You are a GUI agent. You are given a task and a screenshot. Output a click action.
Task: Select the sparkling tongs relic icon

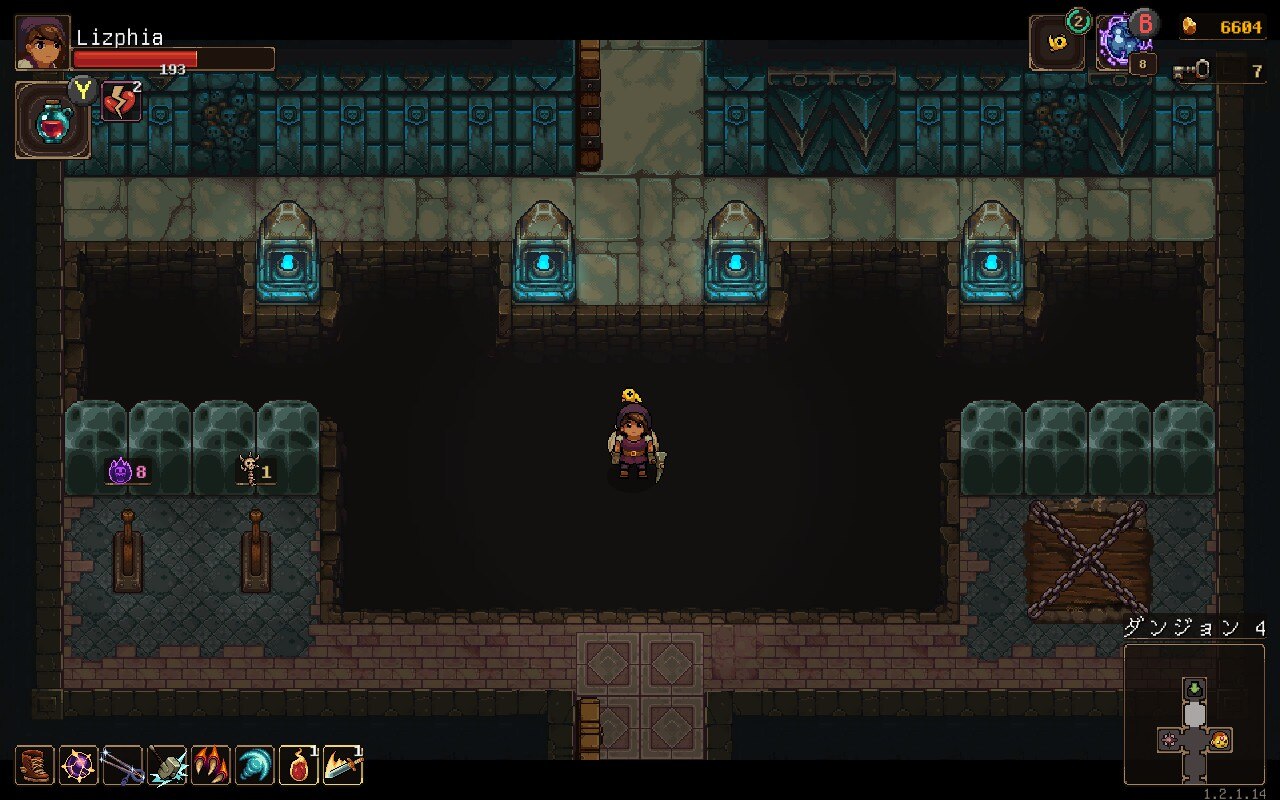point(122,766)
